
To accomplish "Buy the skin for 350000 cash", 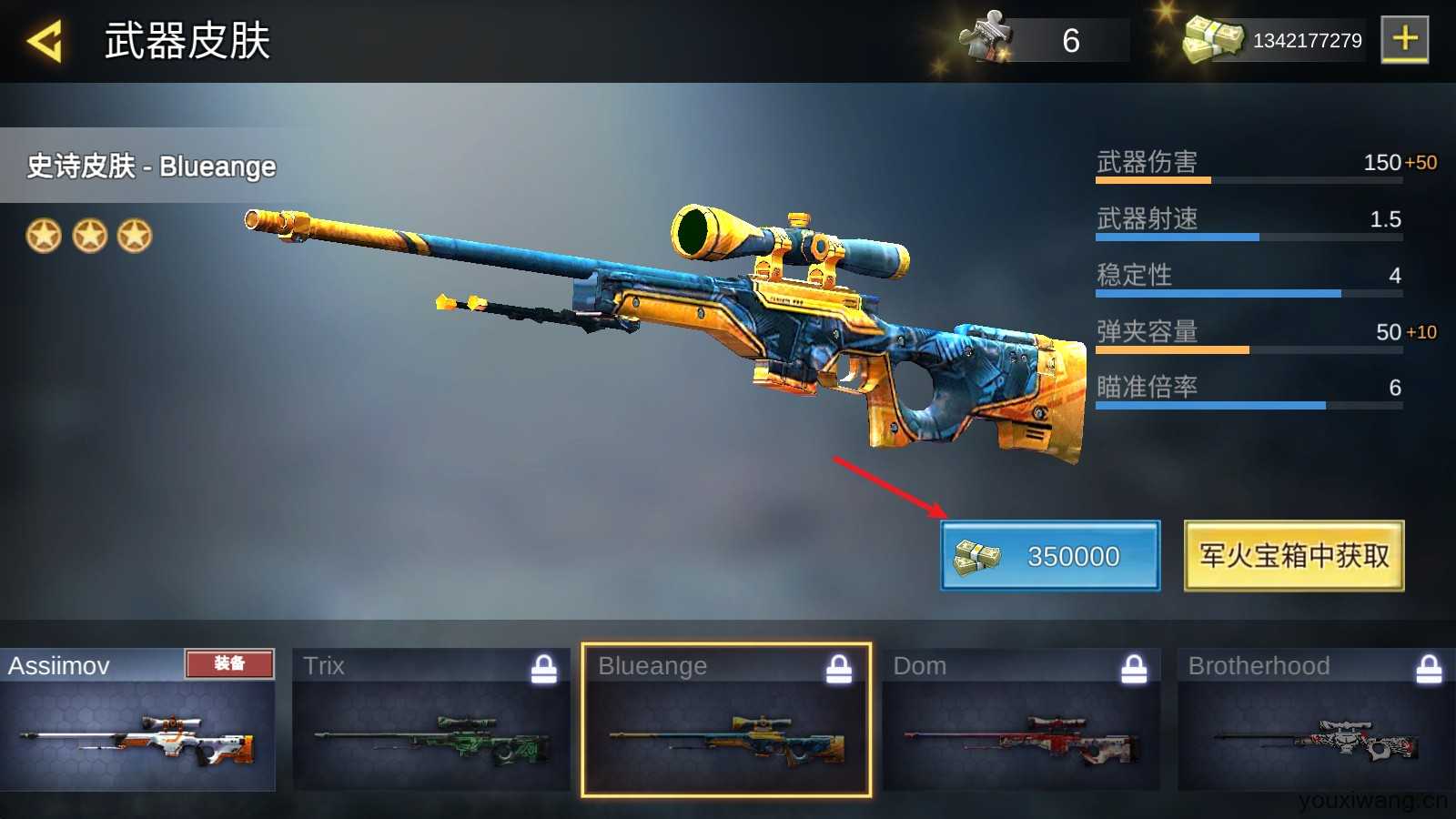I will (x=1050, y=556).
